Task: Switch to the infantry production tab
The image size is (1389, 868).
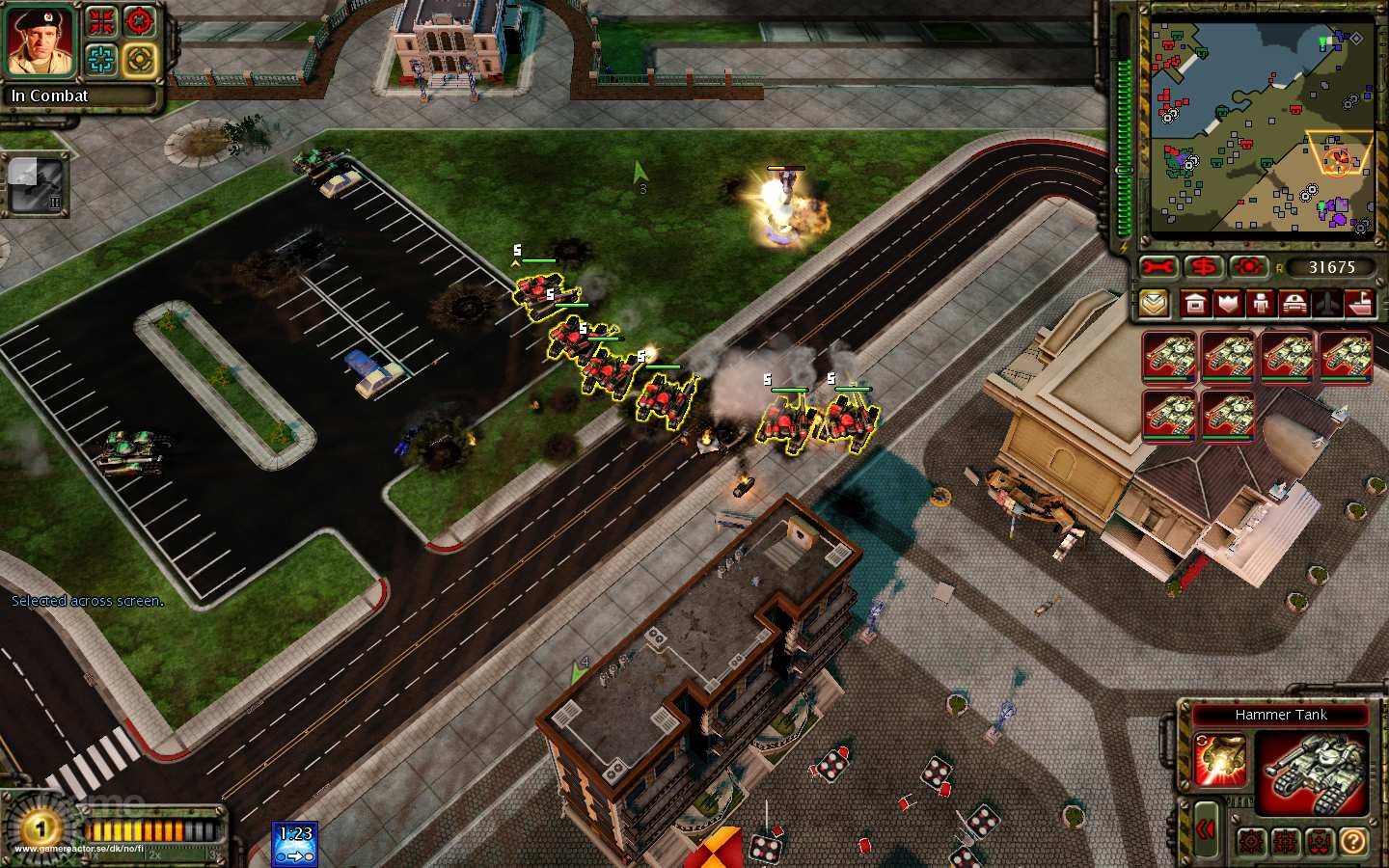Action: tap(1260, 304)
